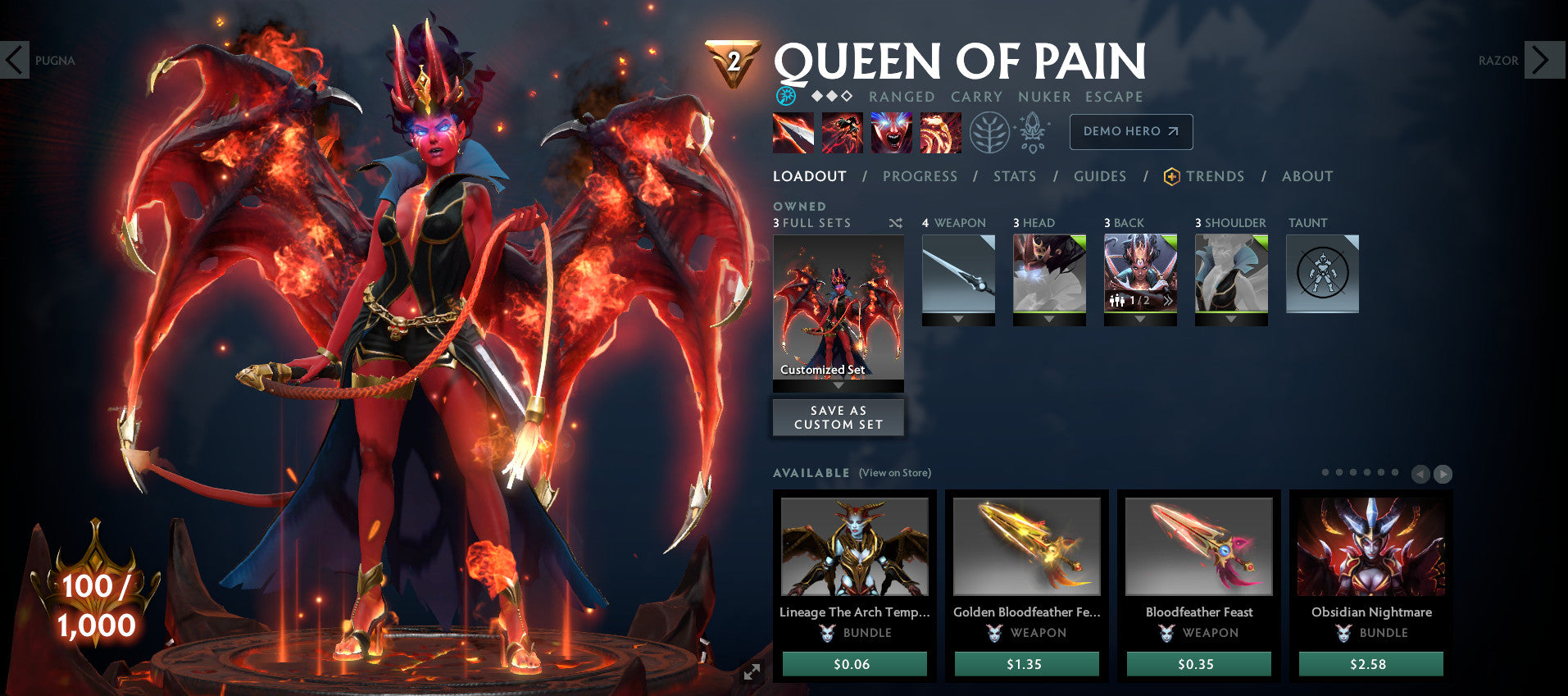The width and height of the screenshot is (1568, 696).
Task: Toggle the blue facet icon below hero name
Action: pos(787,96)
